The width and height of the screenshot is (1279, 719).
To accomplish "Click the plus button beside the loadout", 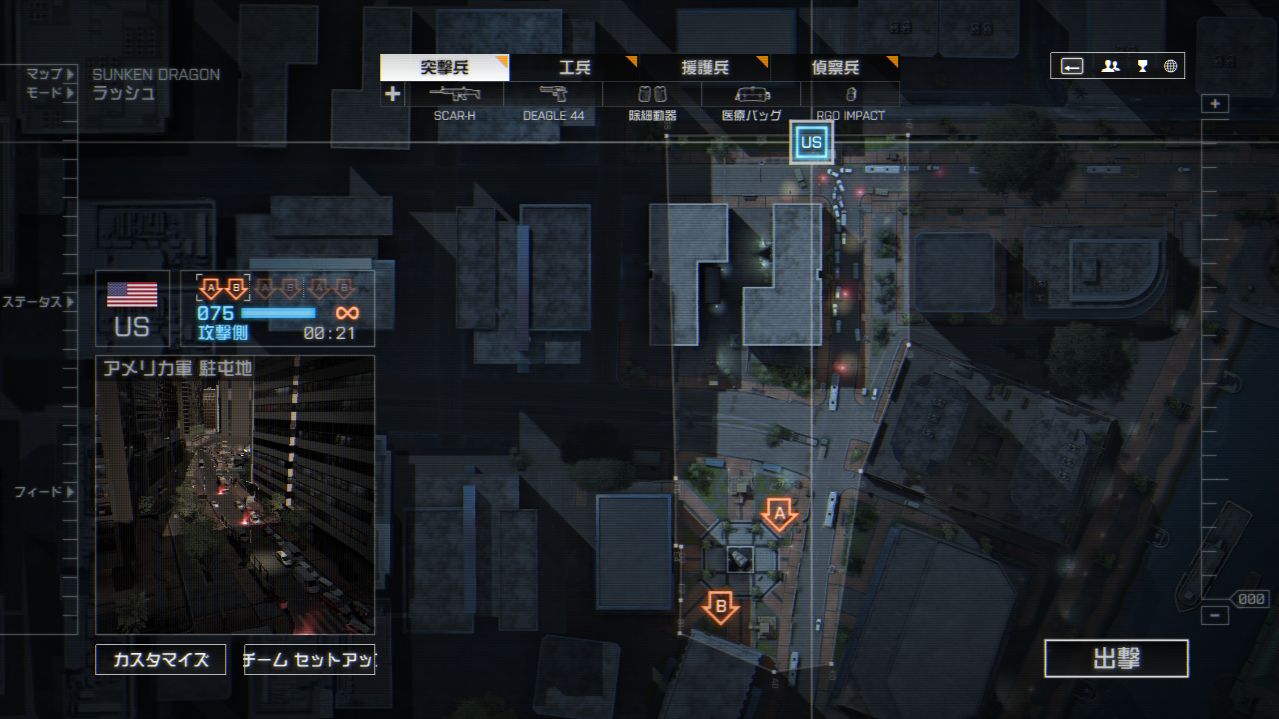I will coord(392,94).
